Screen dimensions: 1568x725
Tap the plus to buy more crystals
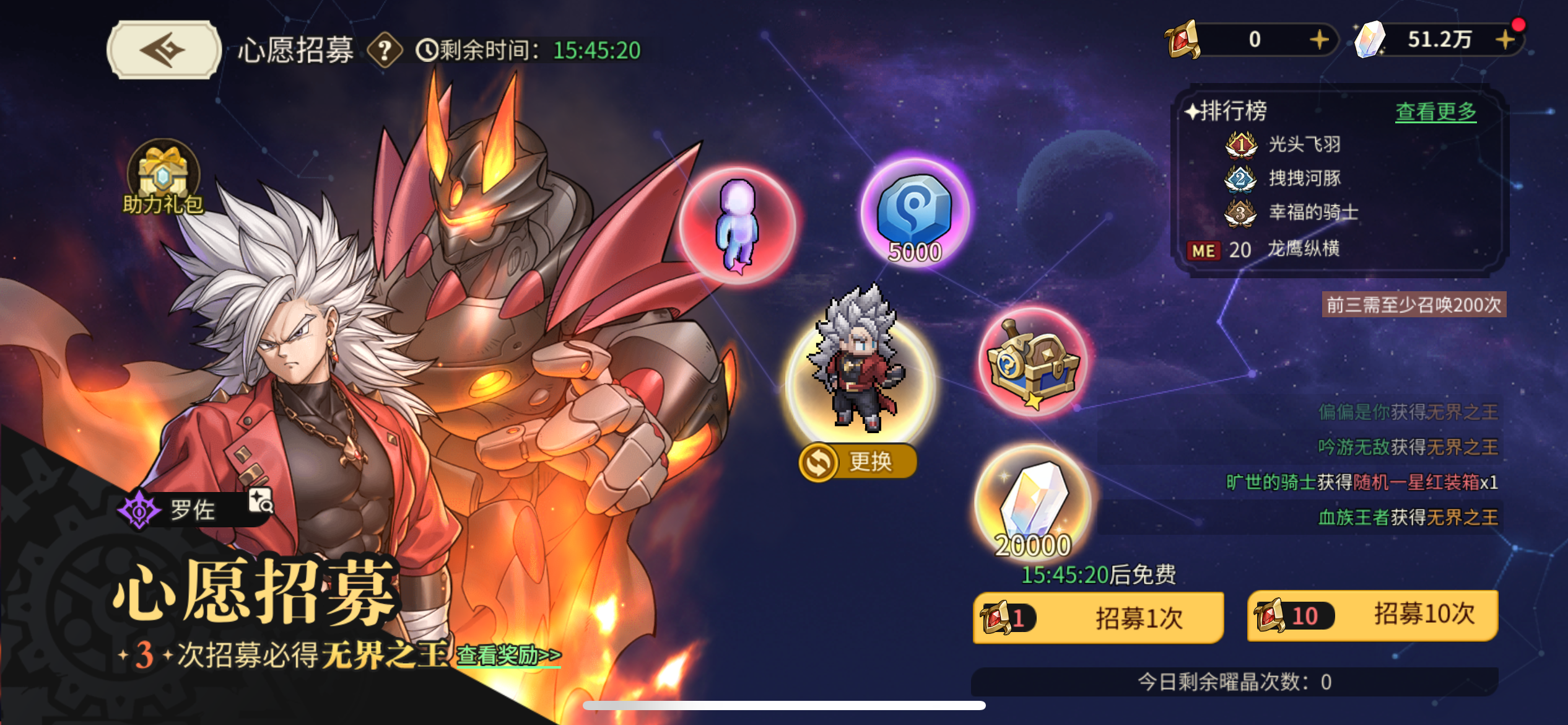(1505, 41)
